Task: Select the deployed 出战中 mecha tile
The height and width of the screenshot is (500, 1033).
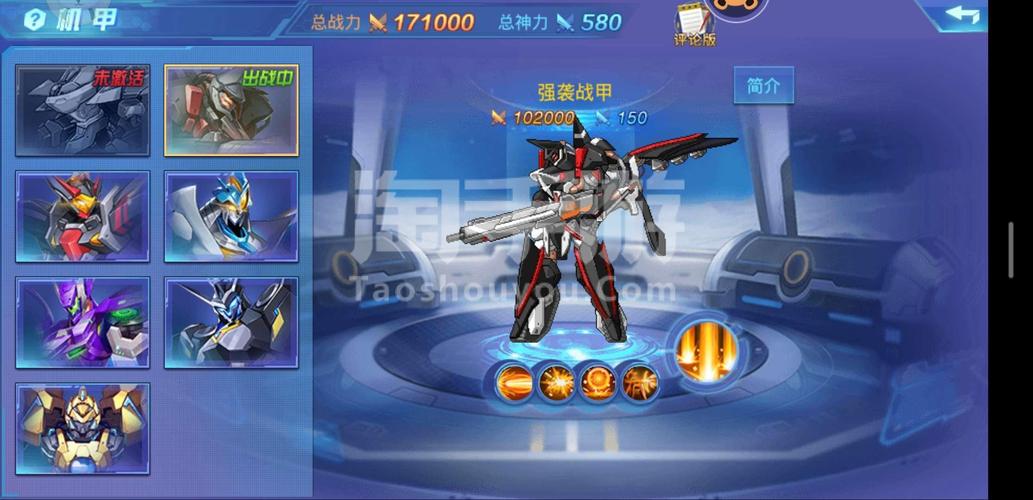Action: point(231,110)
